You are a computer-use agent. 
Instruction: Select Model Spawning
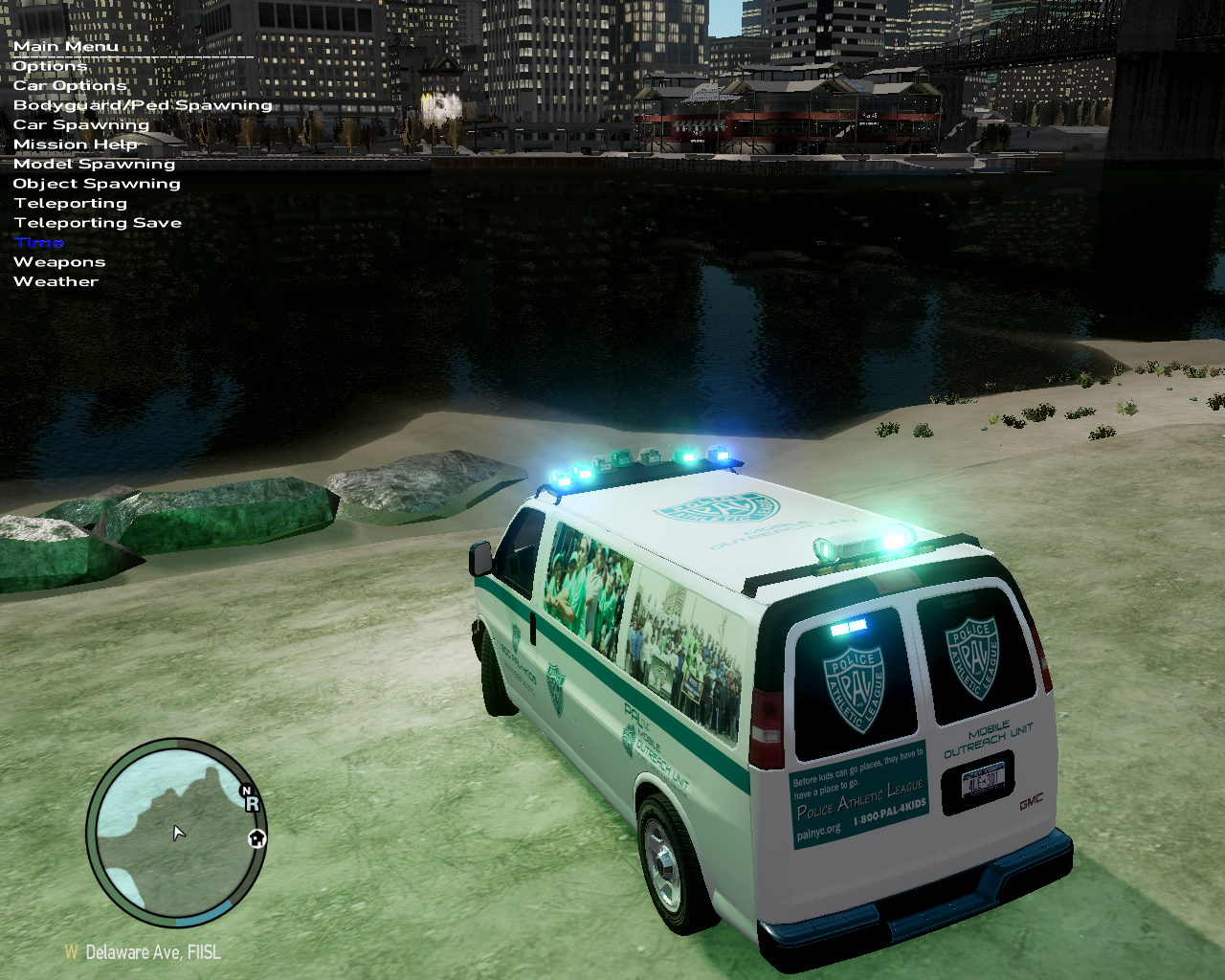click(x=94, y=165)
